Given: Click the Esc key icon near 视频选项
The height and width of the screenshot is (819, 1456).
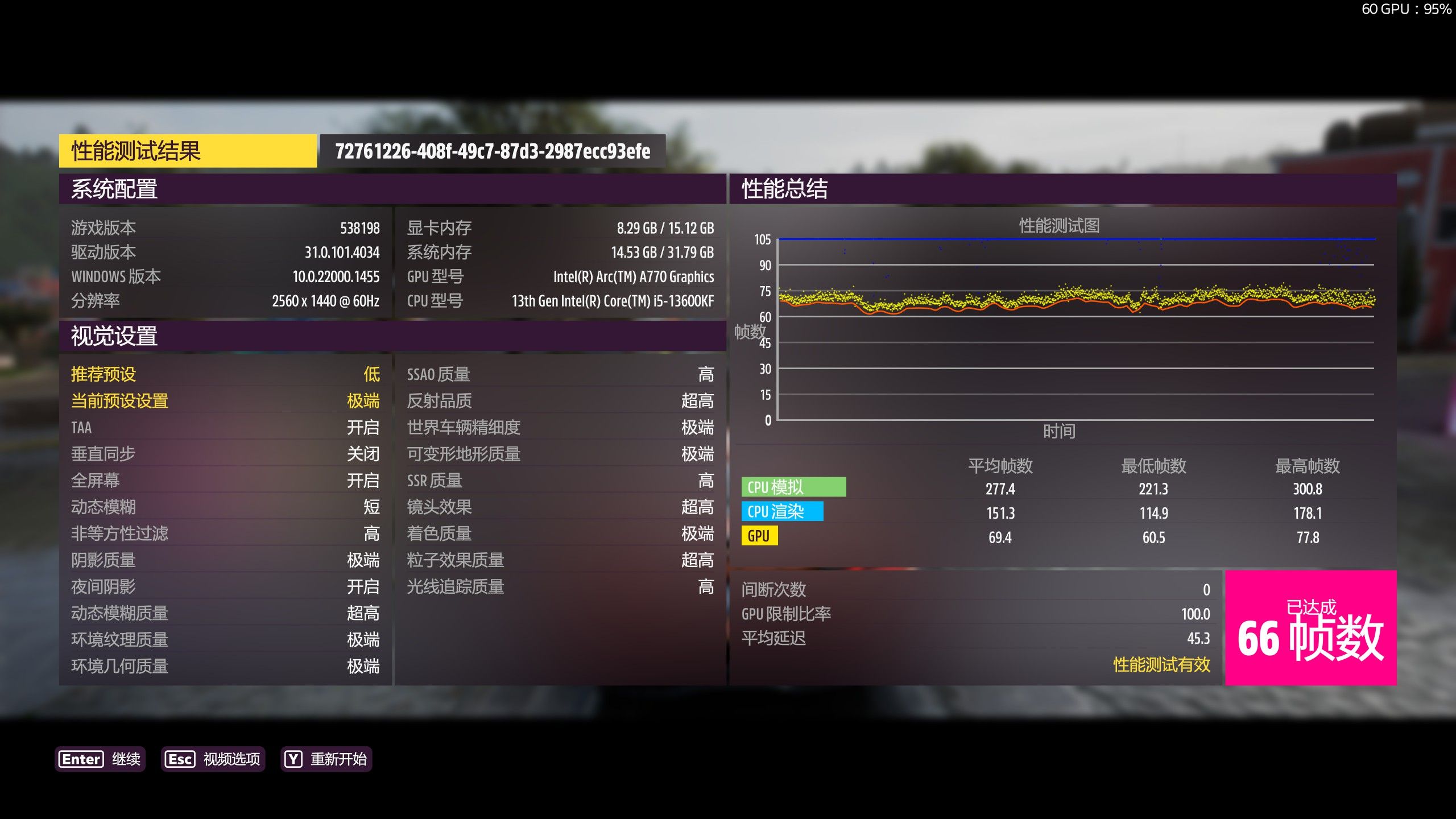Looking at the screenshot, I should (x=180, y=759).
